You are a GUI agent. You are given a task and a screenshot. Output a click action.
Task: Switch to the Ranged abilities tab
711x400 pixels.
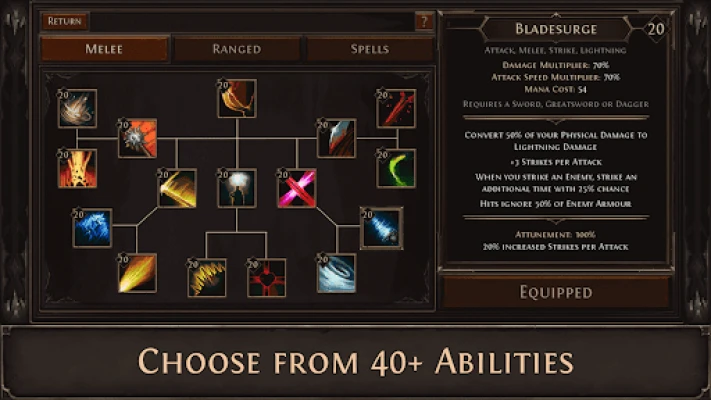(237, 48)
